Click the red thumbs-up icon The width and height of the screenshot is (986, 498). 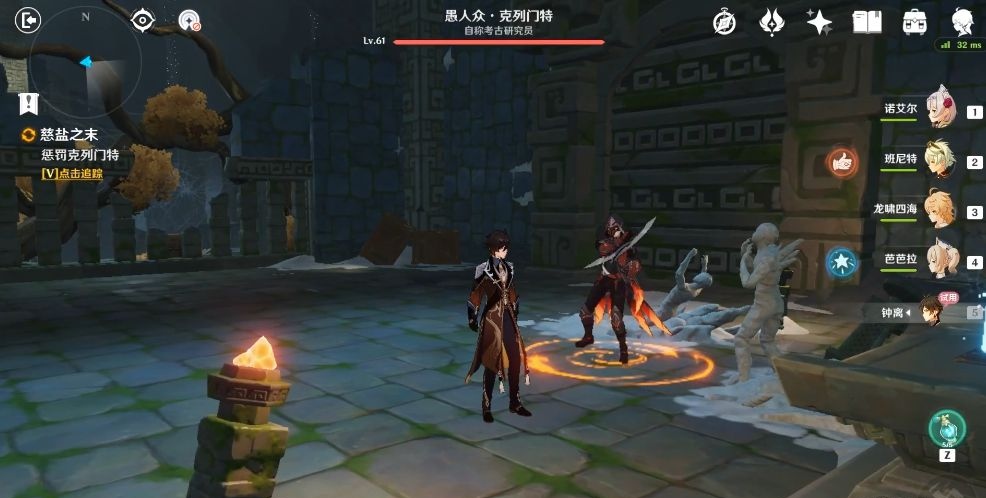coord(842,161)
